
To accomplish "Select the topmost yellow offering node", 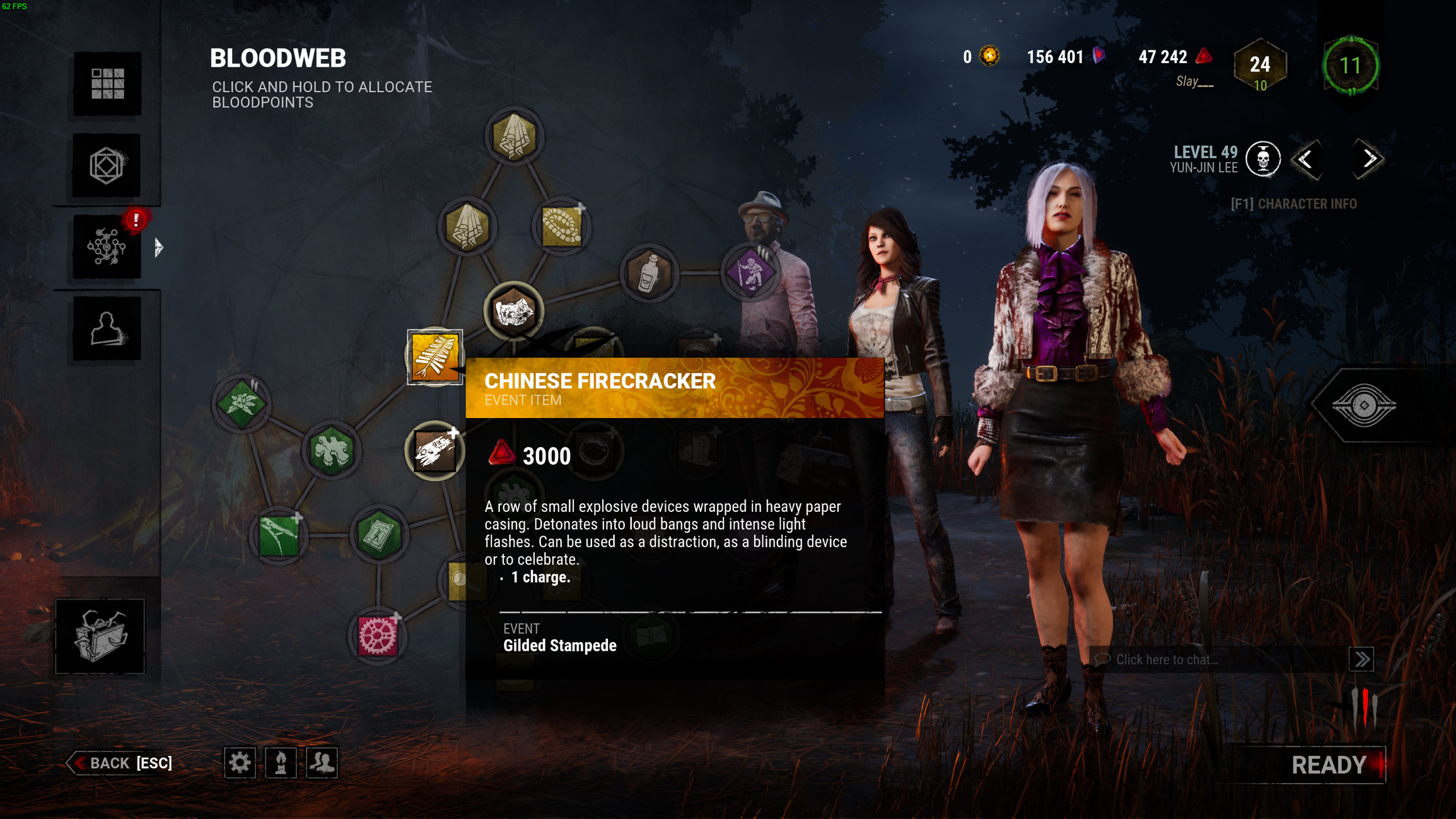I will coord(514,136).
